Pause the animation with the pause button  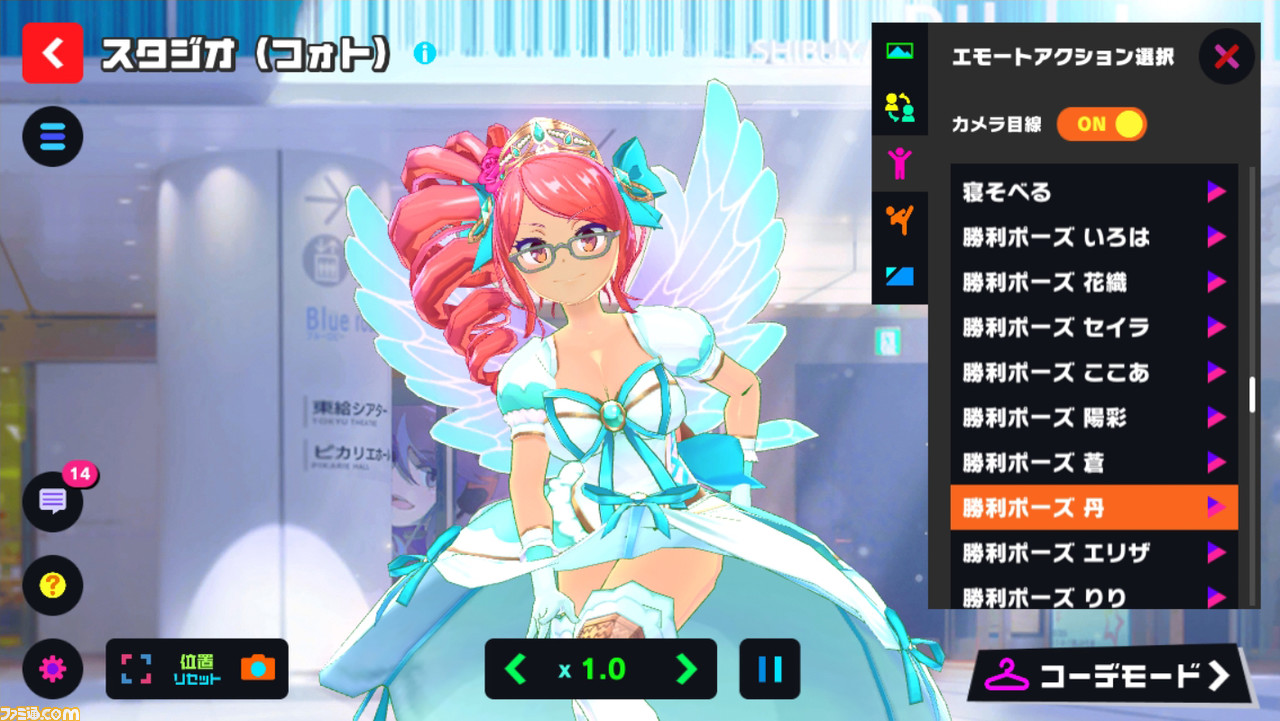pos(770,670)
